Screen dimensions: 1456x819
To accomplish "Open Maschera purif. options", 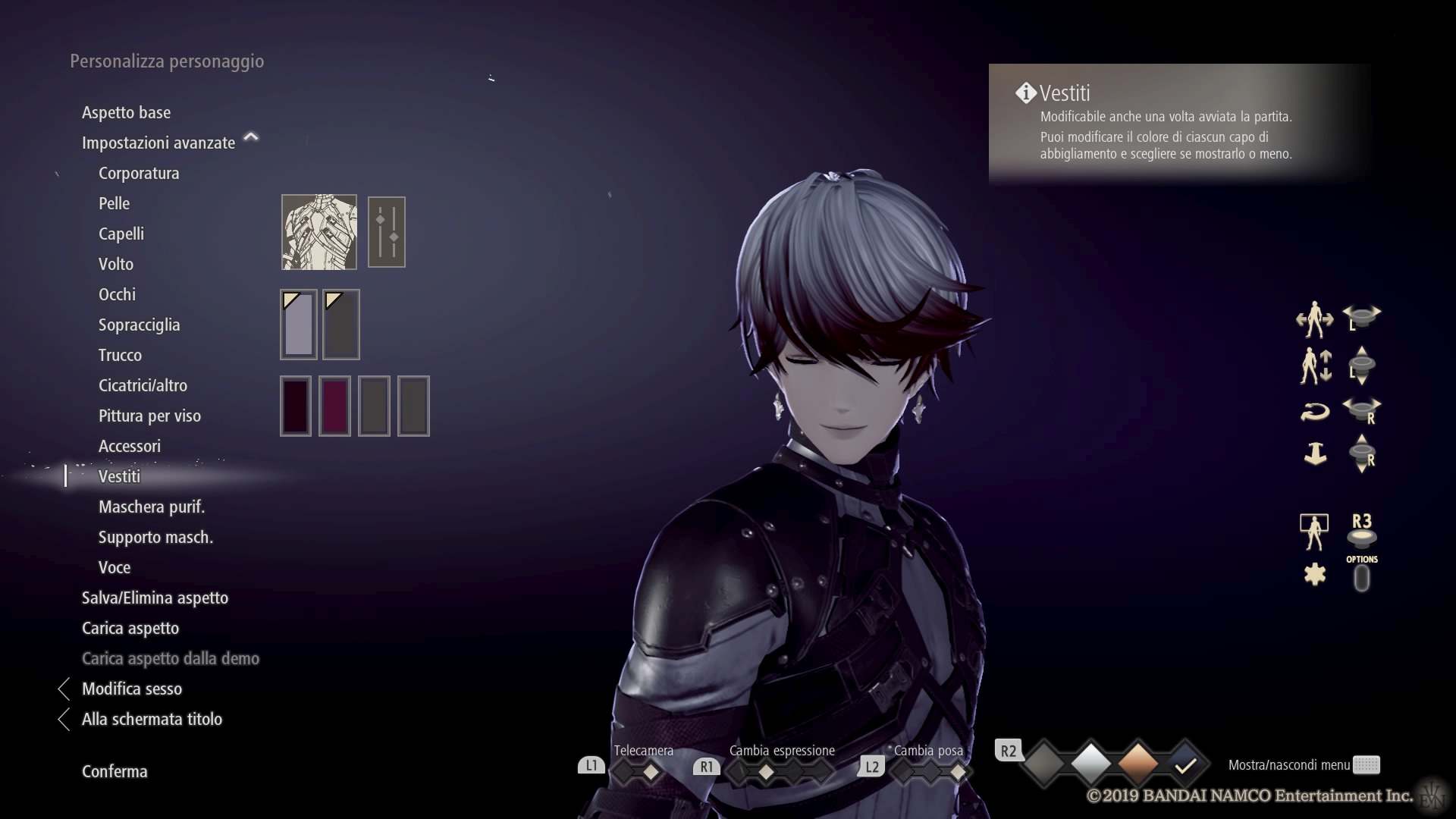I will click(152, 507).
